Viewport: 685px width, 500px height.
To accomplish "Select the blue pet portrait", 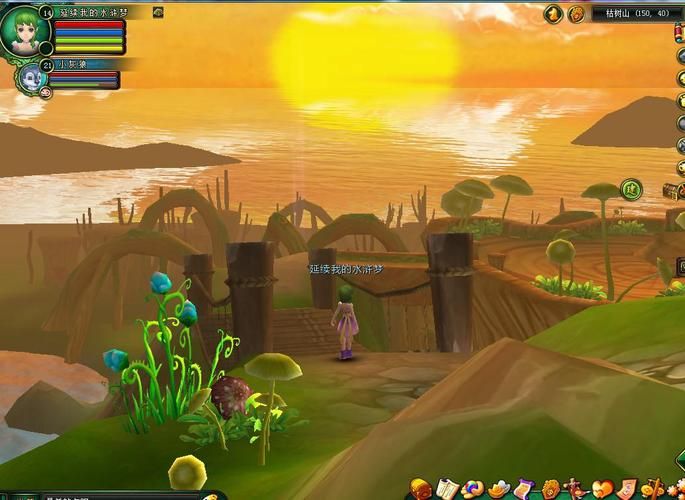I will pyautogui.click(x=29, y=76).
